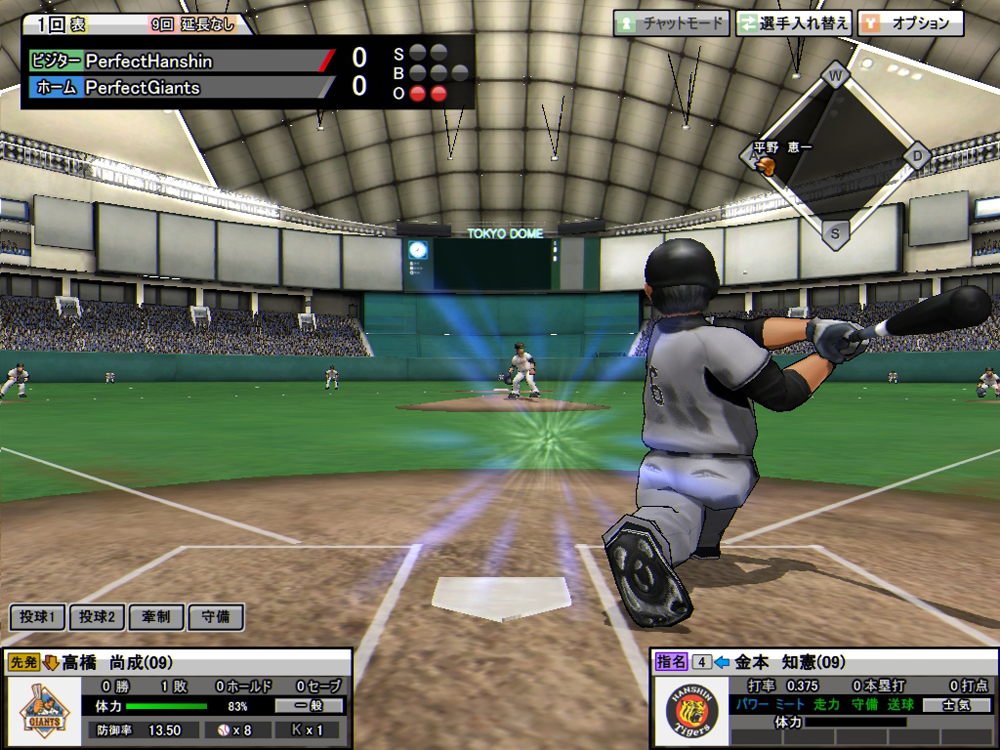Open the defense (守備) button

coord(215,617)
